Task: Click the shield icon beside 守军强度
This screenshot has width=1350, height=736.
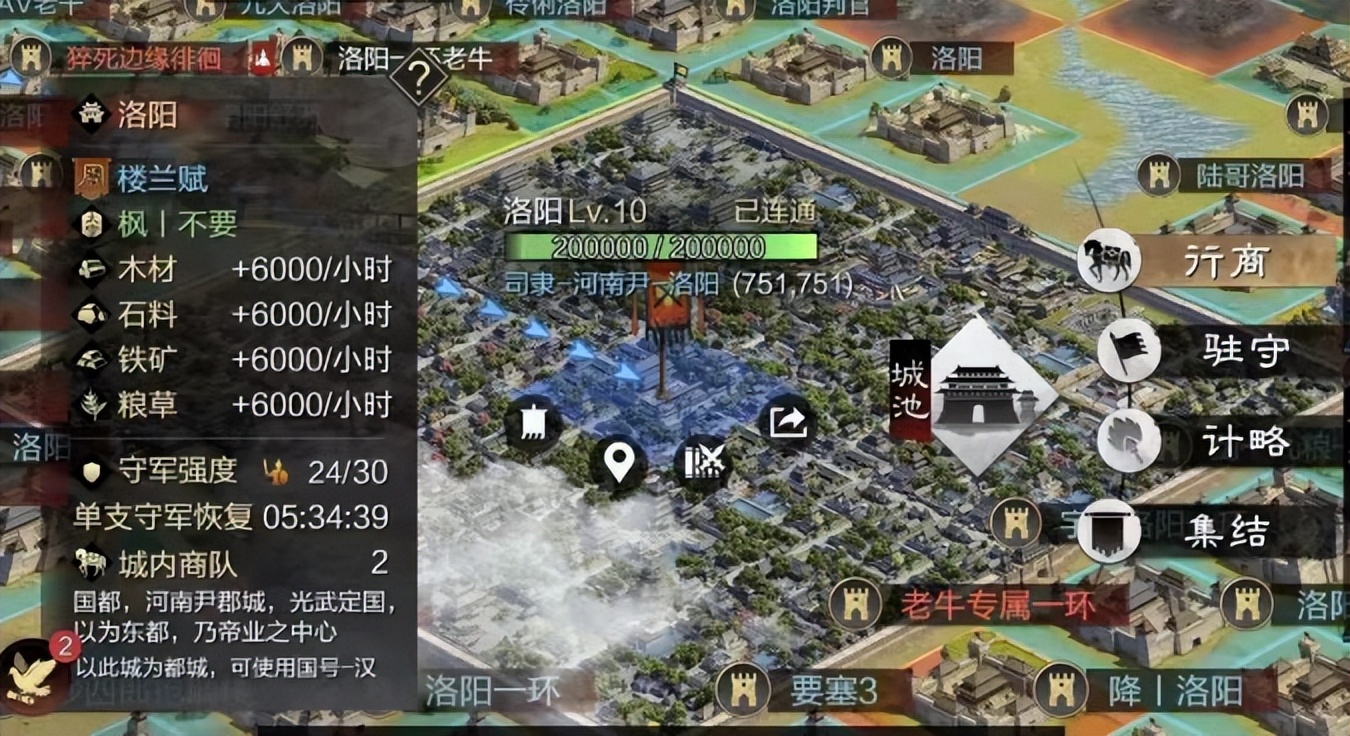Action: coord(90,472)
